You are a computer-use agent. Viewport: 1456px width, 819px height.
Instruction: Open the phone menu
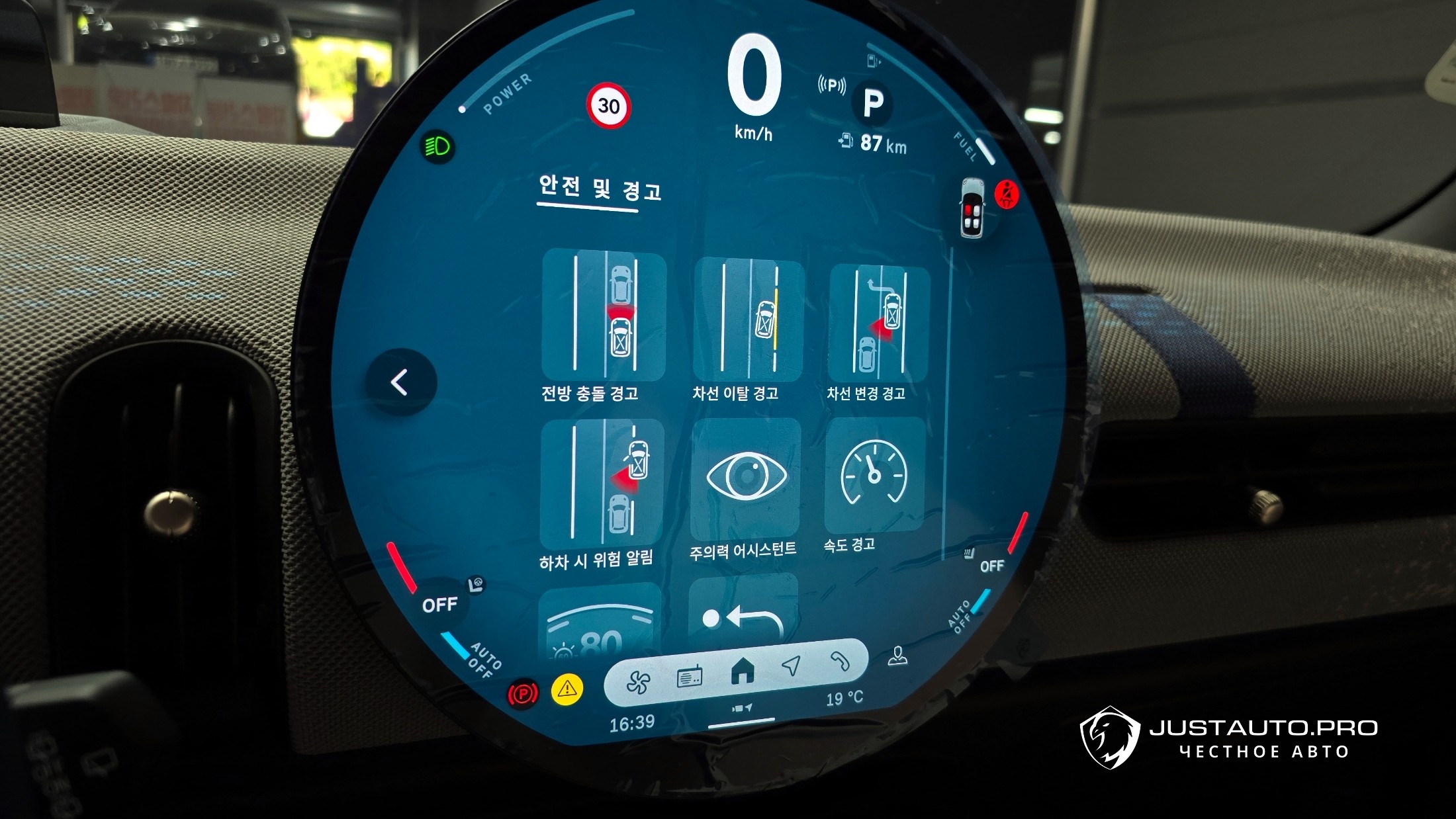click(x=840, y=661)
